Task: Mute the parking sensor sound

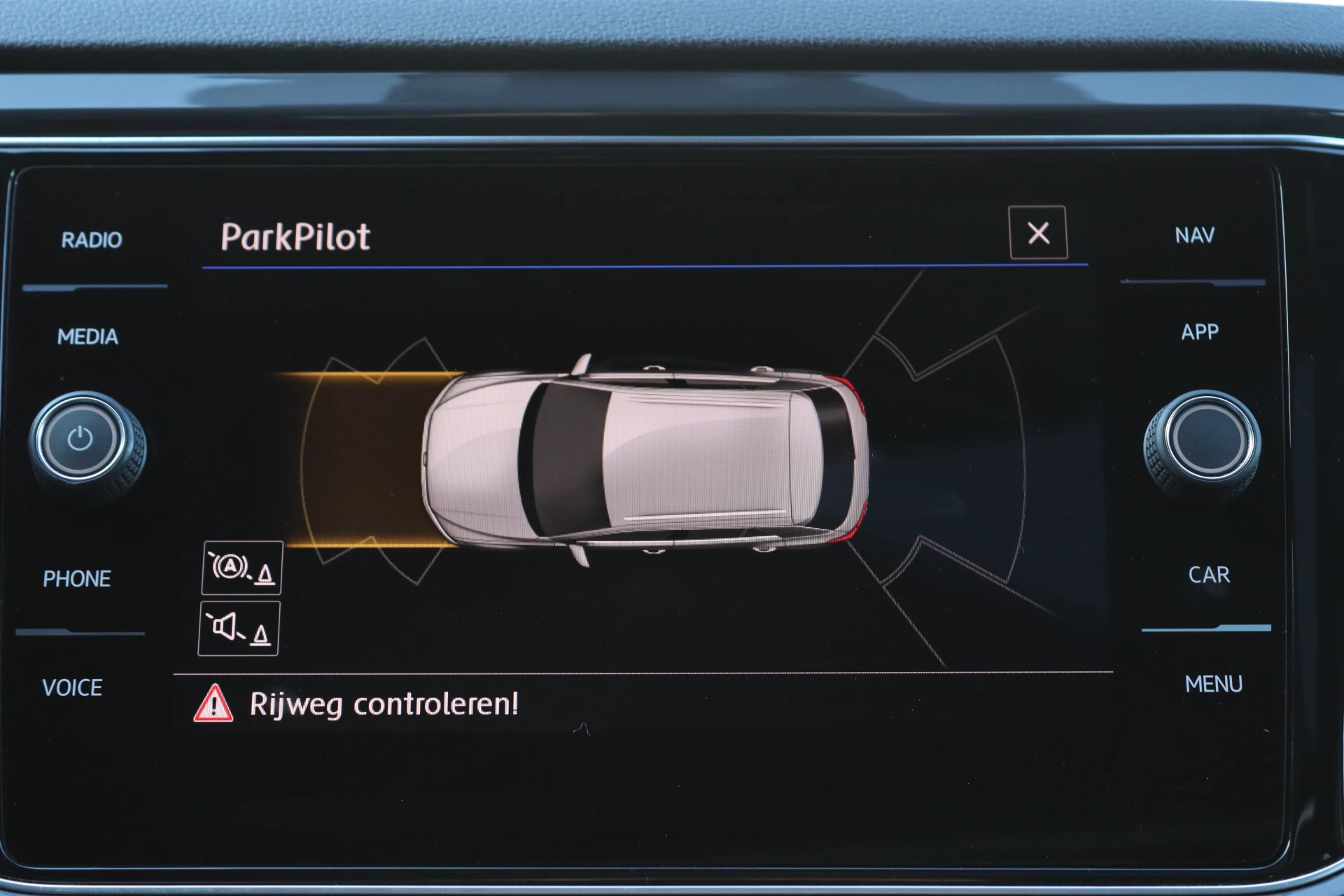Action: [239, 628]
